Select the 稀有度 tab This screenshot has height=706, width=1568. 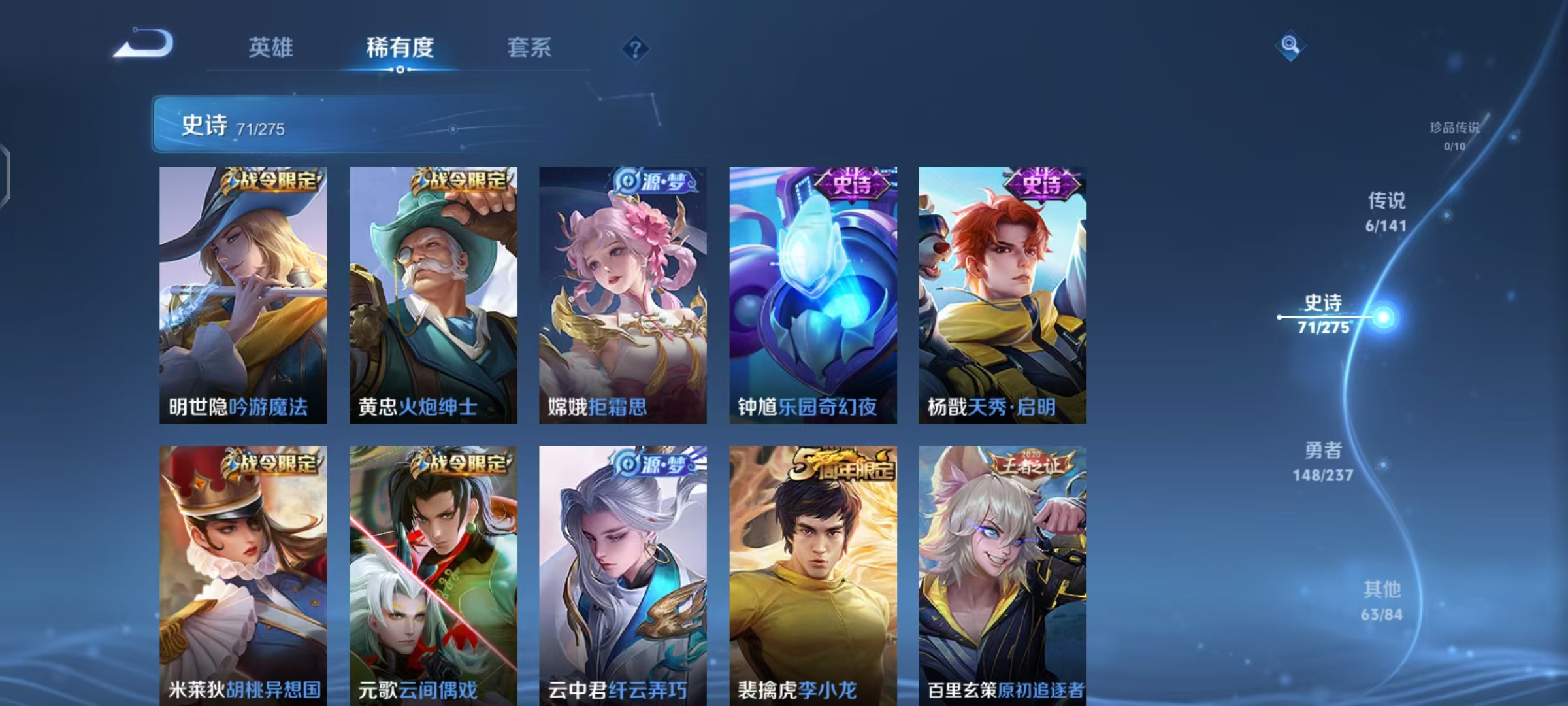[400, 48]
